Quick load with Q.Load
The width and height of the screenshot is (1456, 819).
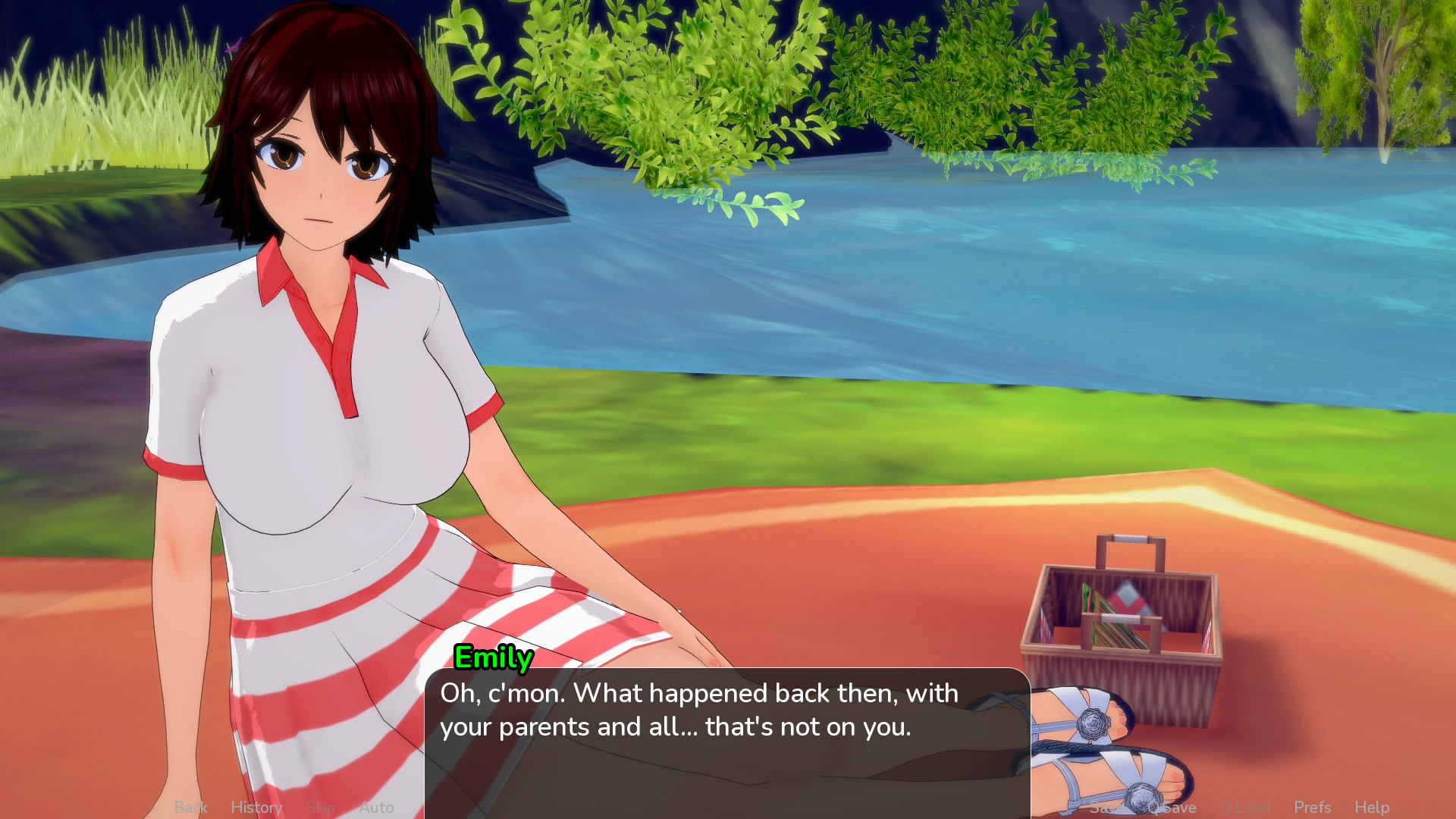[x=1245, y=808]
